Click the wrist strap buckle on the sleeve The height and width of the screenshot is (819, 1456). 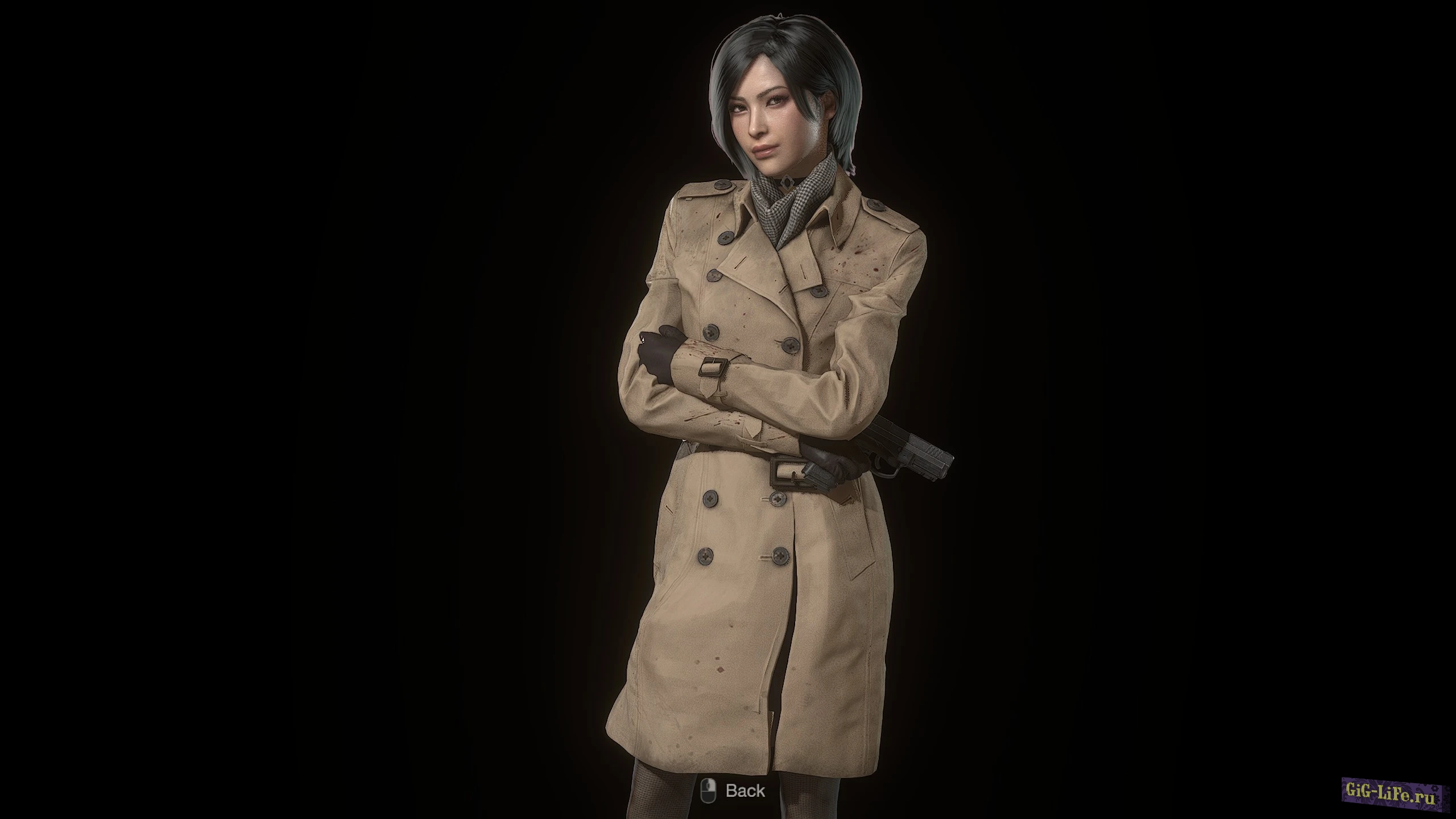pyautogui.click(x=713, y=367)
